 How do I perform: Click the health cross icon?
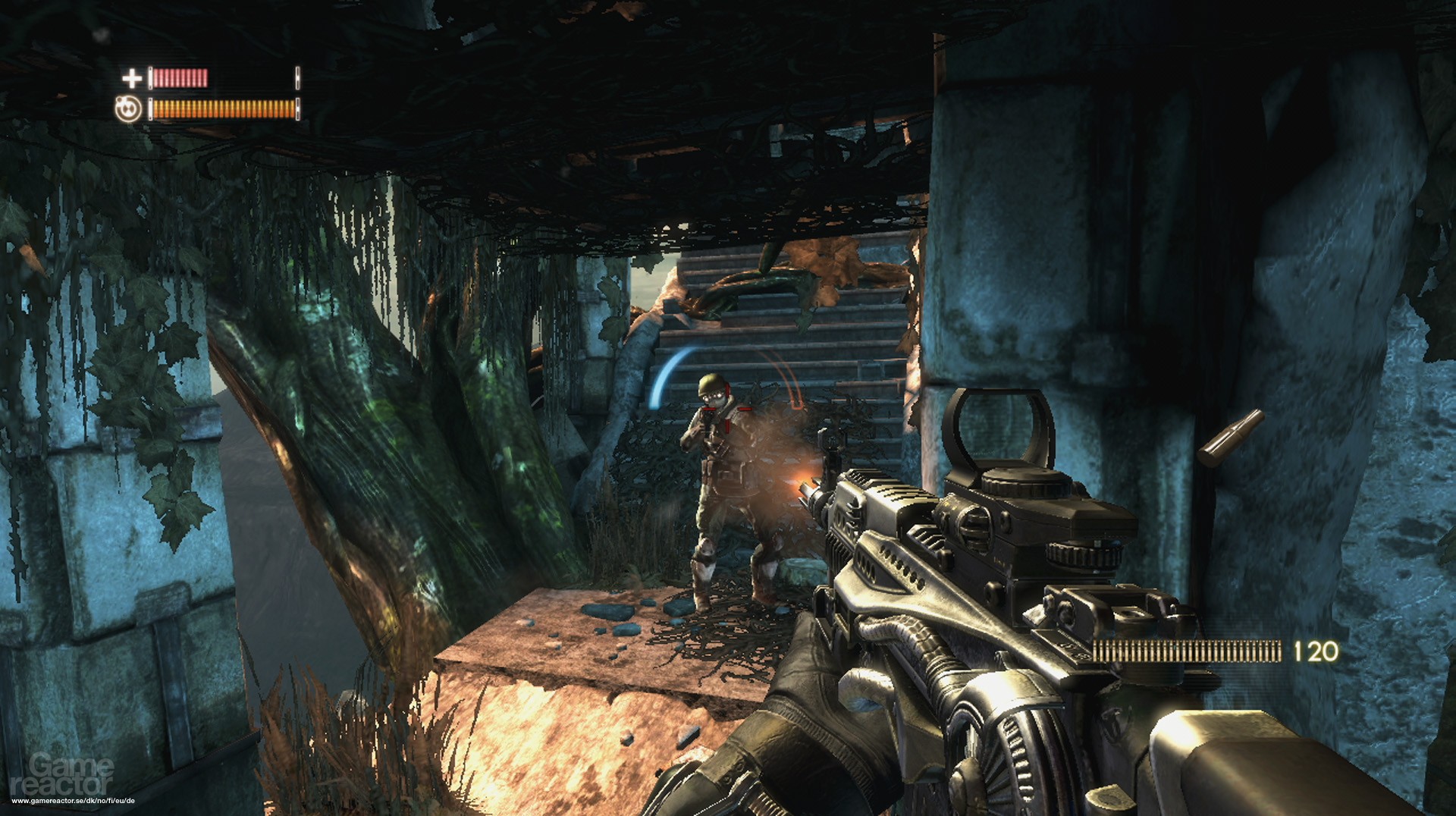pyautogui.click(x=130, y=77)
